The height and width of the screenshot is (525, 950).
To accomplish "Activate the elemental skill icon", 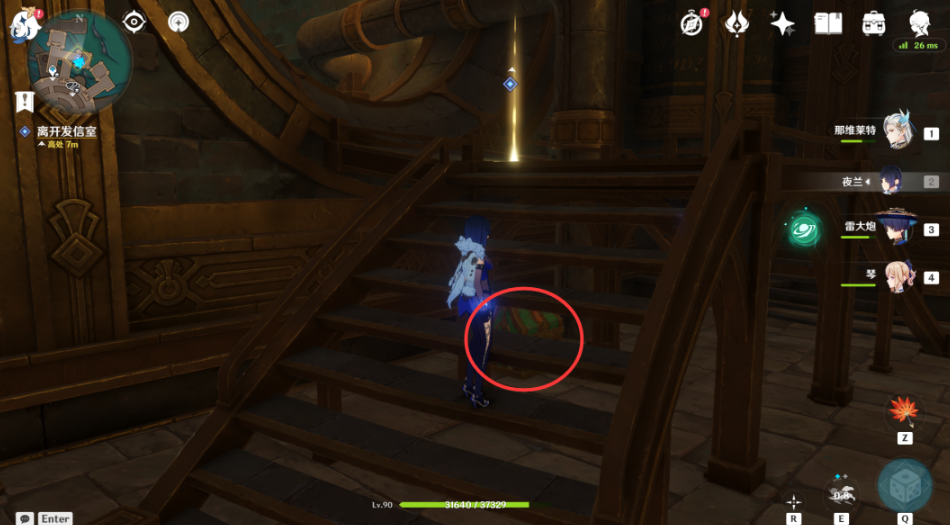I will pos(842,490).
